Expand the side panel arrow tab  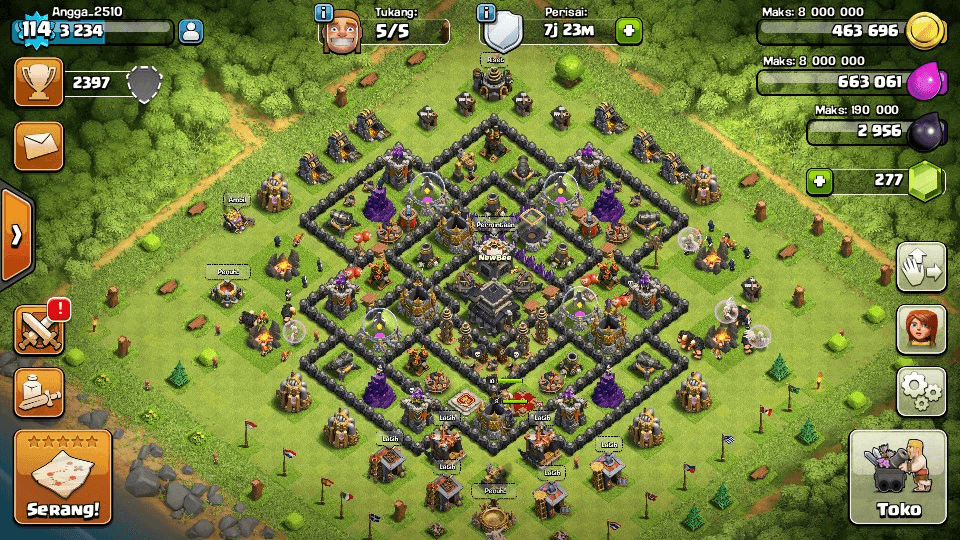(15, 235)
